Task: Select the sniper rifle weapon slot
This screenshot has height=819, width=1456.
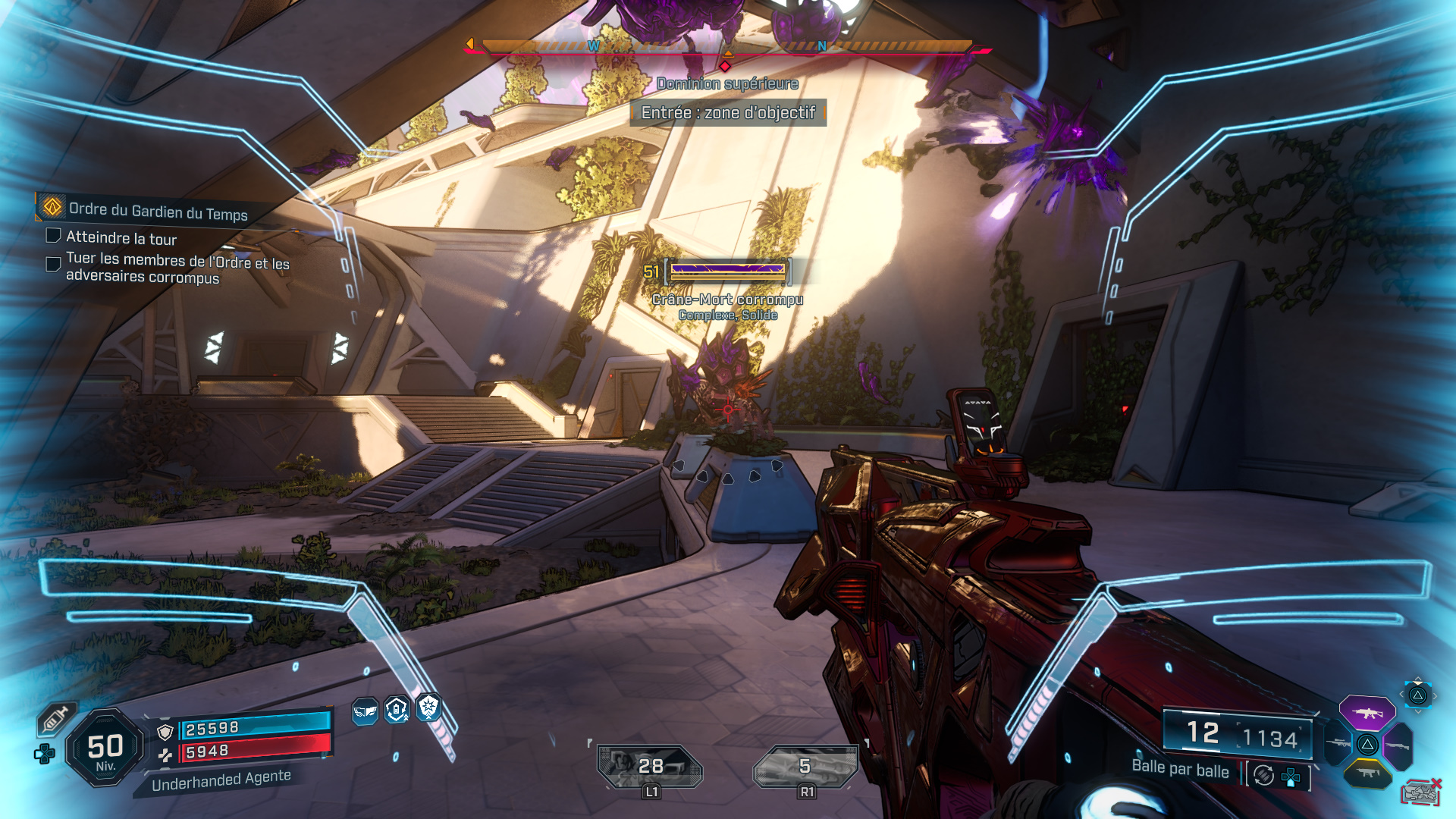Action: [1337, 743]
